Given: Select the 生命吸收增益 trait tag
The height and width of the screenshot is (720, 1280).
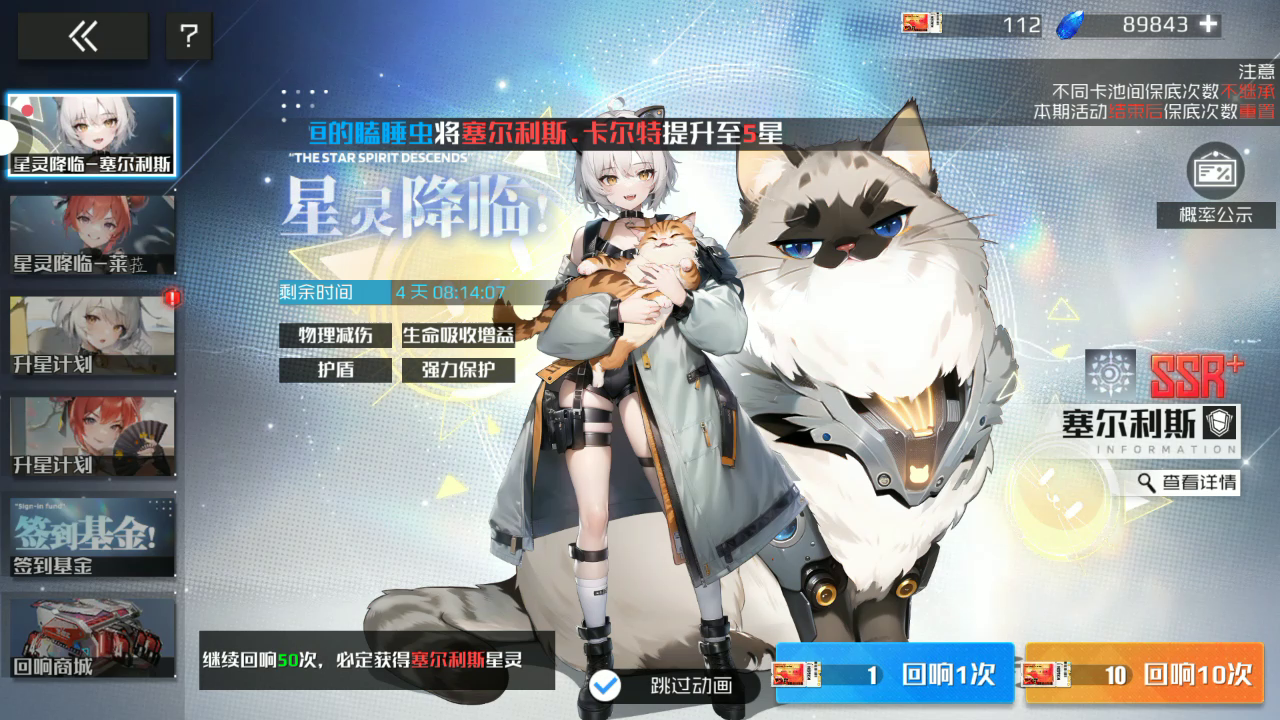Looking at the screenshot, I should 458,335.
